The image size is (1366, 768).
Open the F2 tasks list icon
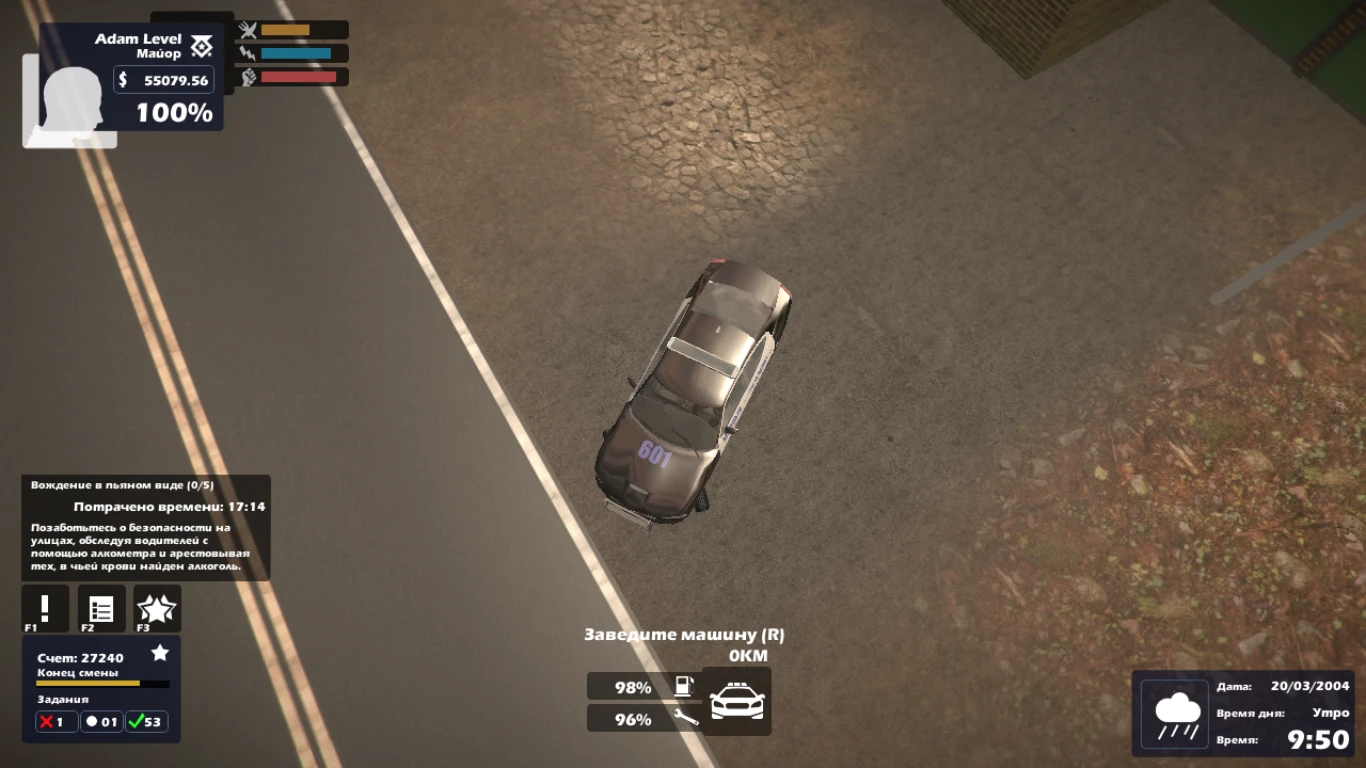(101, 608)
